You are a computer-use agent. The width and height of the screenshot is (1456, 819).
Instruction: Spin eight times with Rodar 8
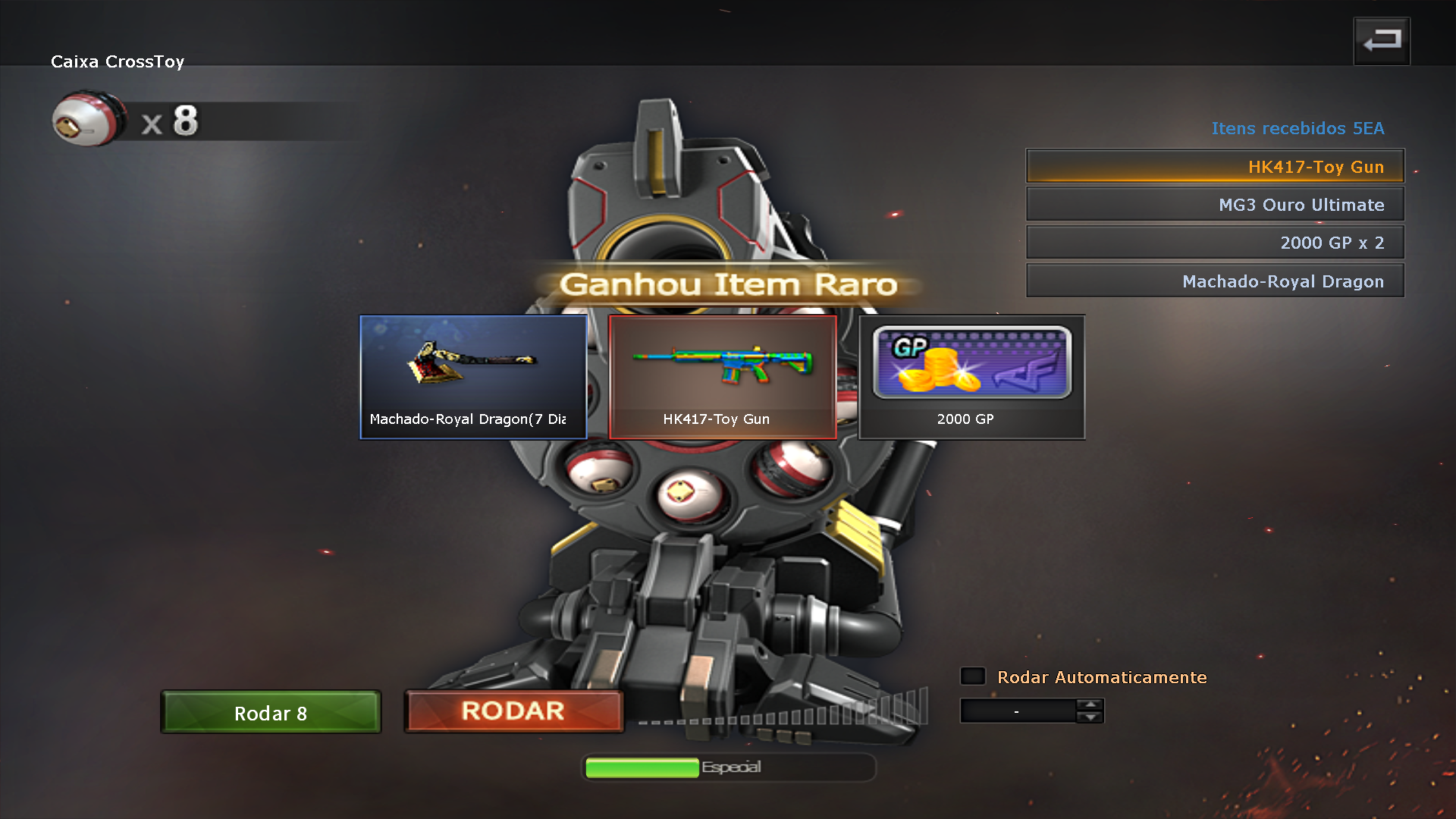[271, 712]
